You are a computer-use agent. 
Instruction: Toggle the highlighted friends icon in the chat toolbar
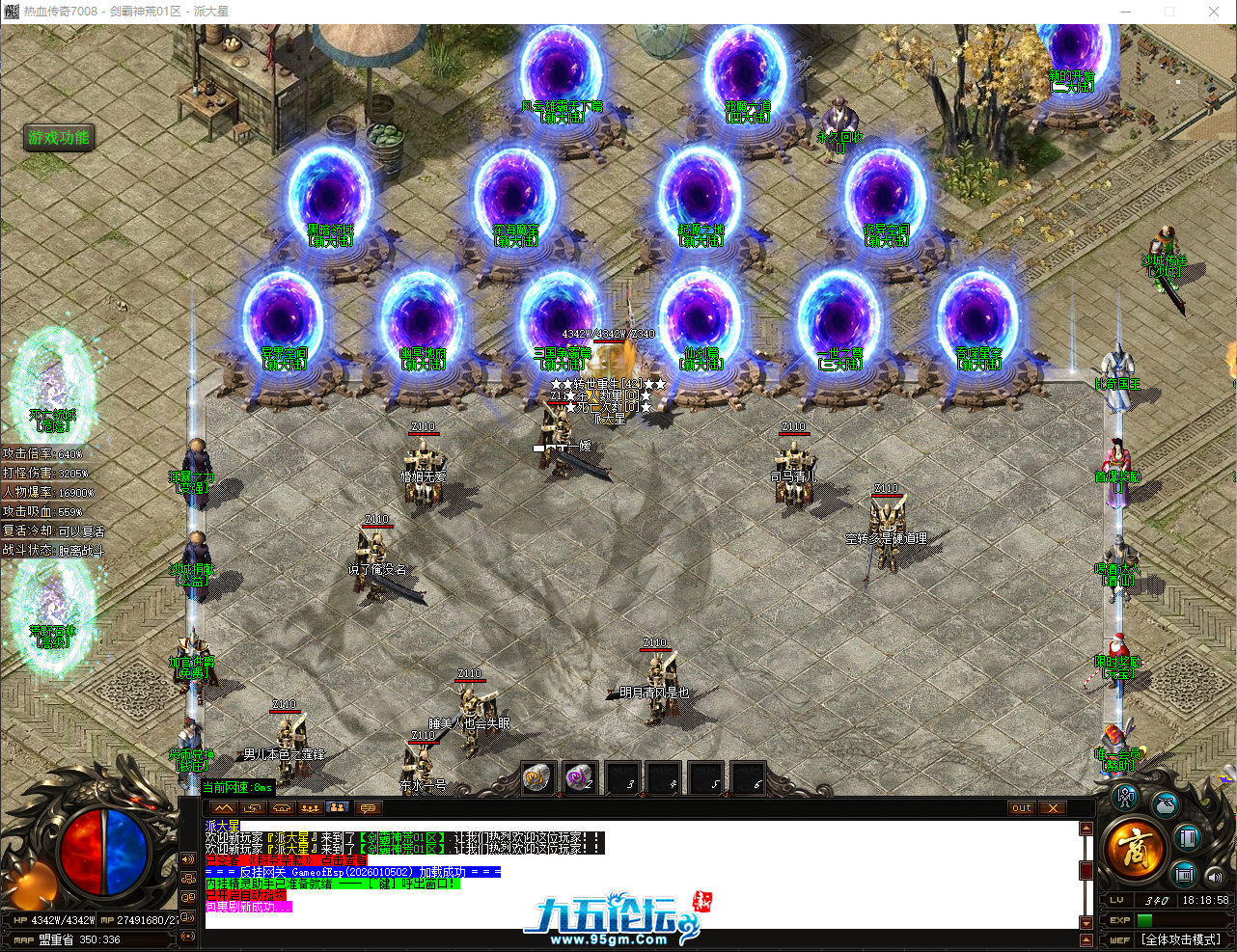[x=337, y=808]
